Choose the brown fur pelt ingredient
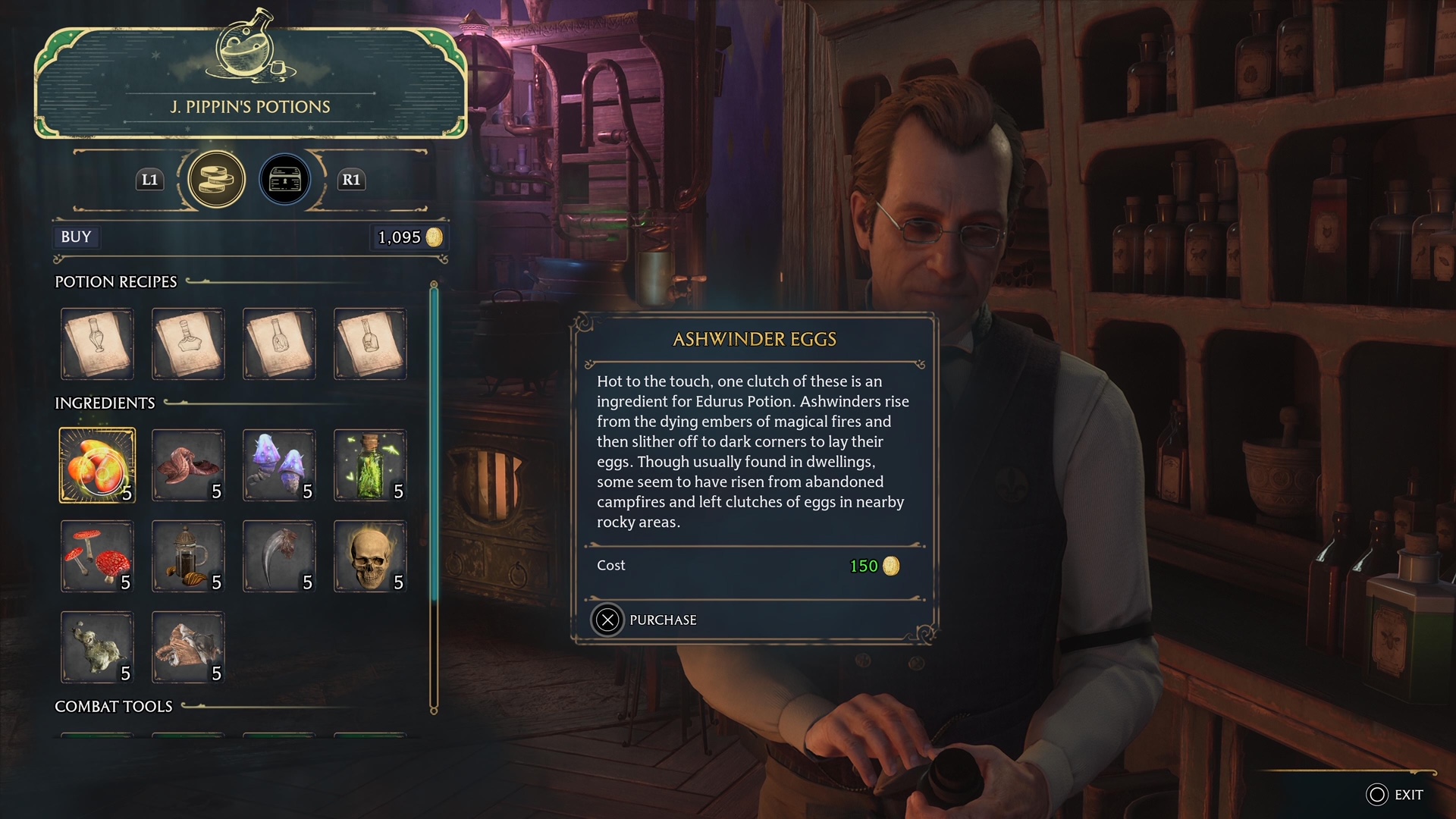 [x=188, y=648]
